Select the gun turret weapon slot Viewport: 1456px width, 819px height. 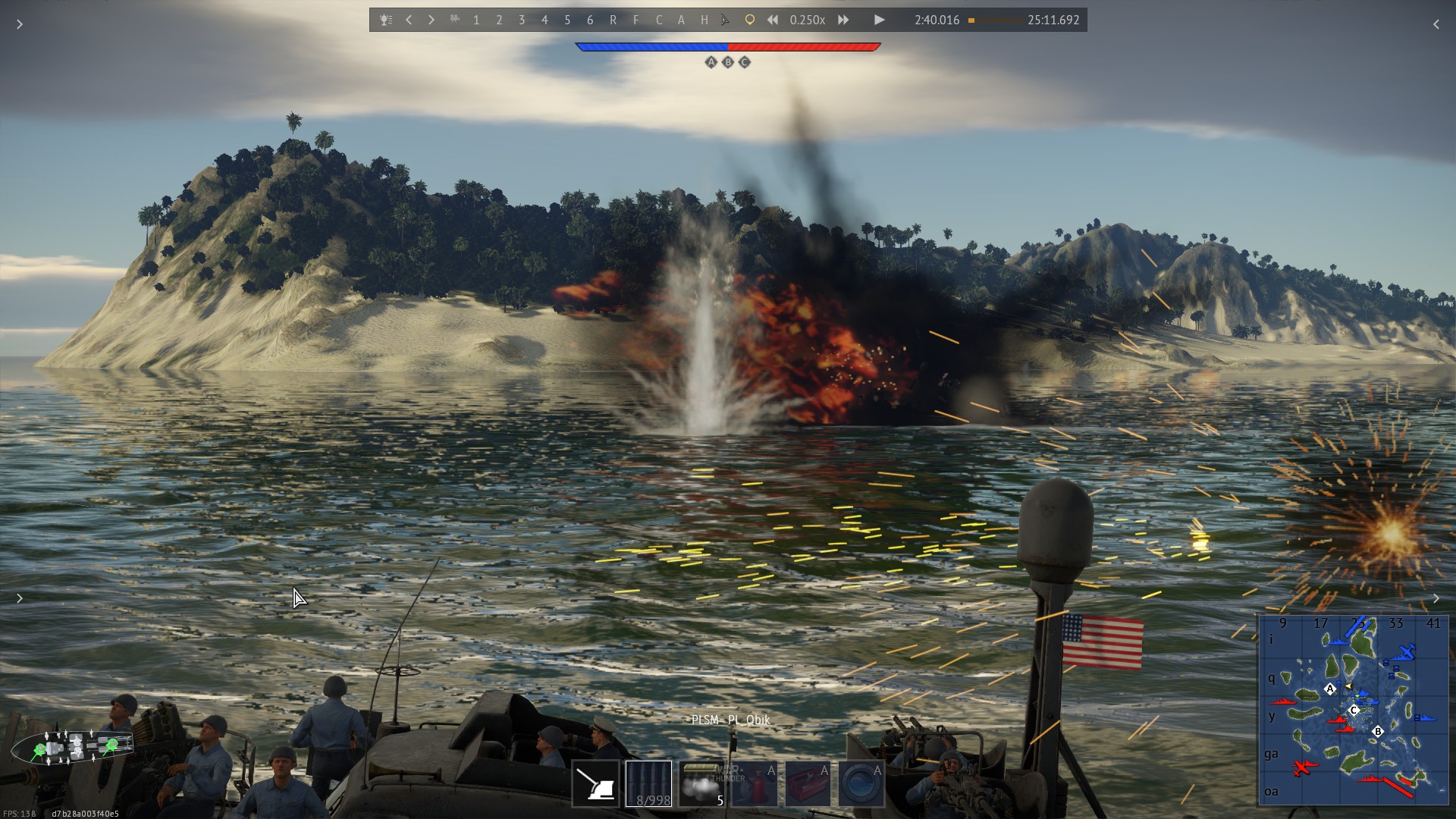(595, 783)
